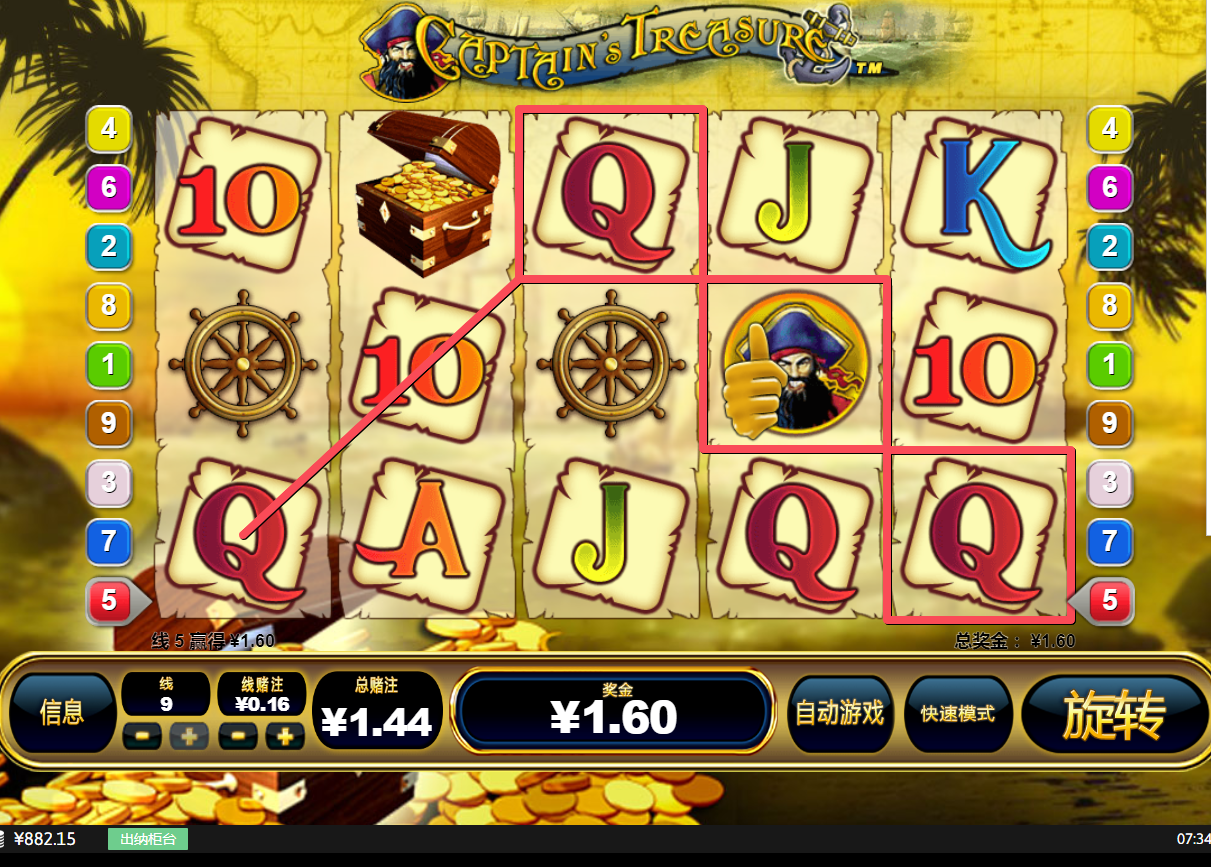
Task: Start 自动游戏 auto play
Action: (839, 713)
